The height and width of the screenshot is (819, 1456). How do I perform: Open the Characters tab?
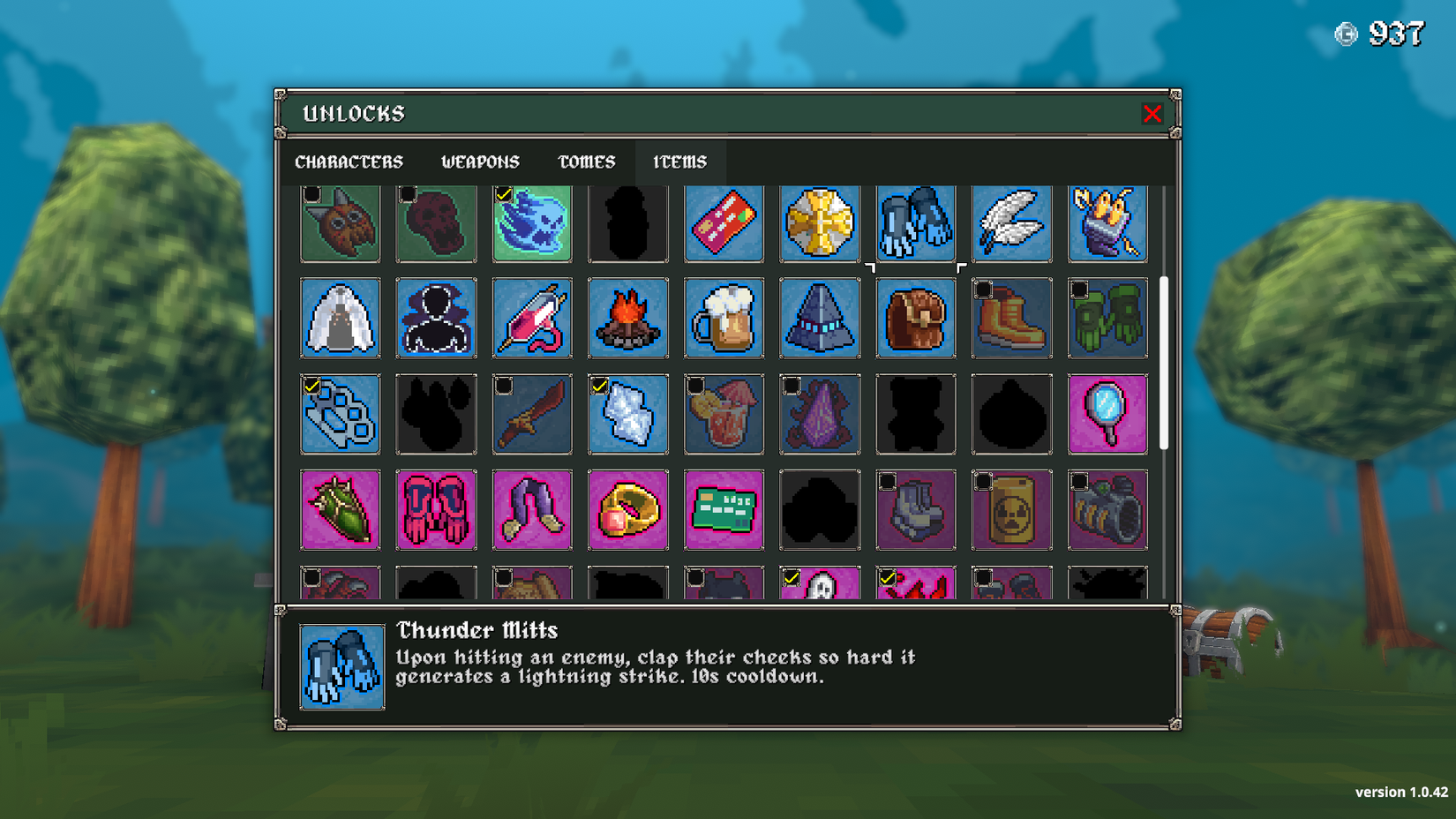coord(349,162)
